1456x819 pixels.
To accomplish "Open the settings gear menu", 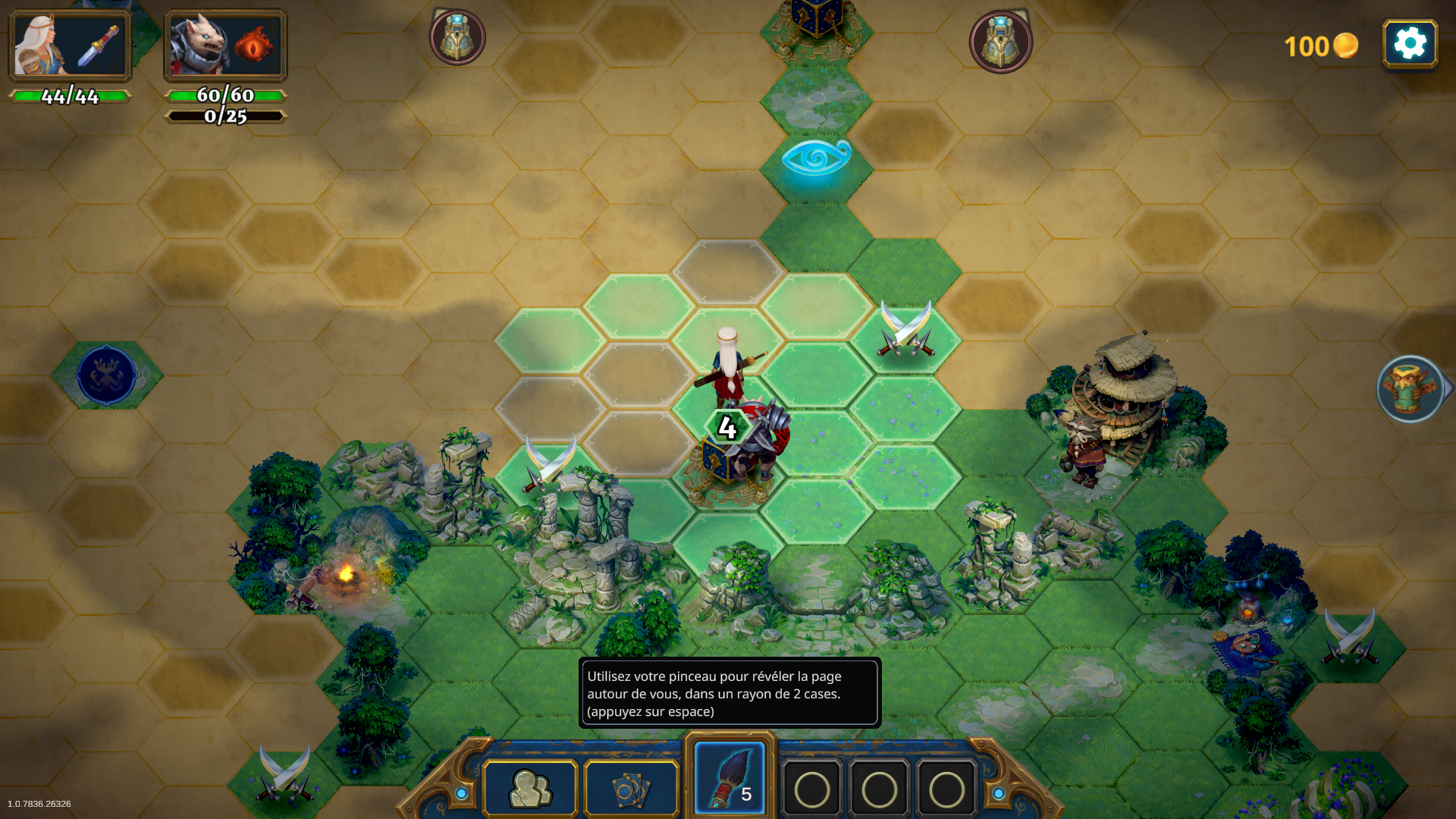I will [x=1410, y=44].
